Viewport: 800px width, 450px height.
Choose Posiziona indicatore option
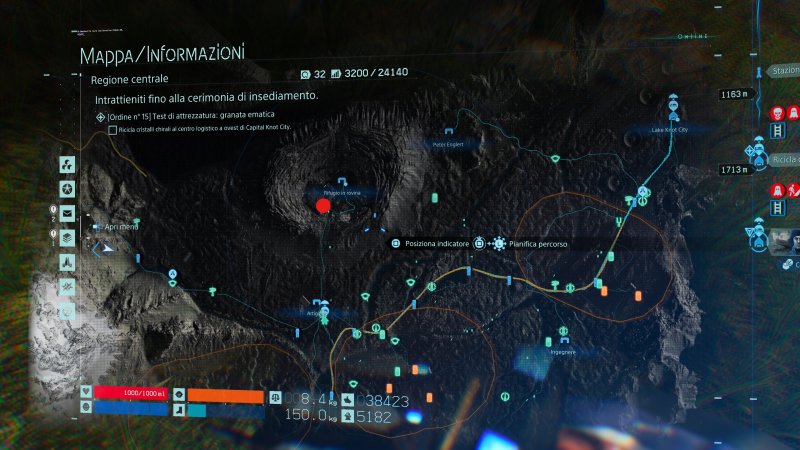point(432,243)
